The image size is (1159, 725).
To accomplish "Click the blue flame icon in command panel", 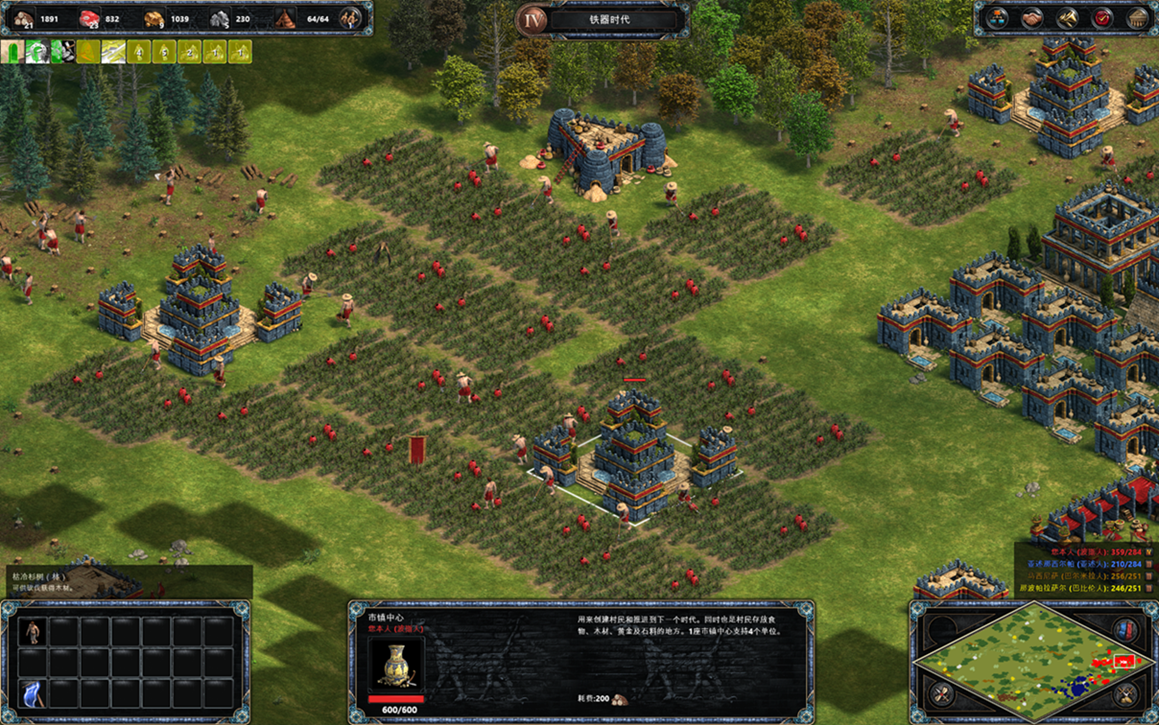I will click(x=34, y=691).
